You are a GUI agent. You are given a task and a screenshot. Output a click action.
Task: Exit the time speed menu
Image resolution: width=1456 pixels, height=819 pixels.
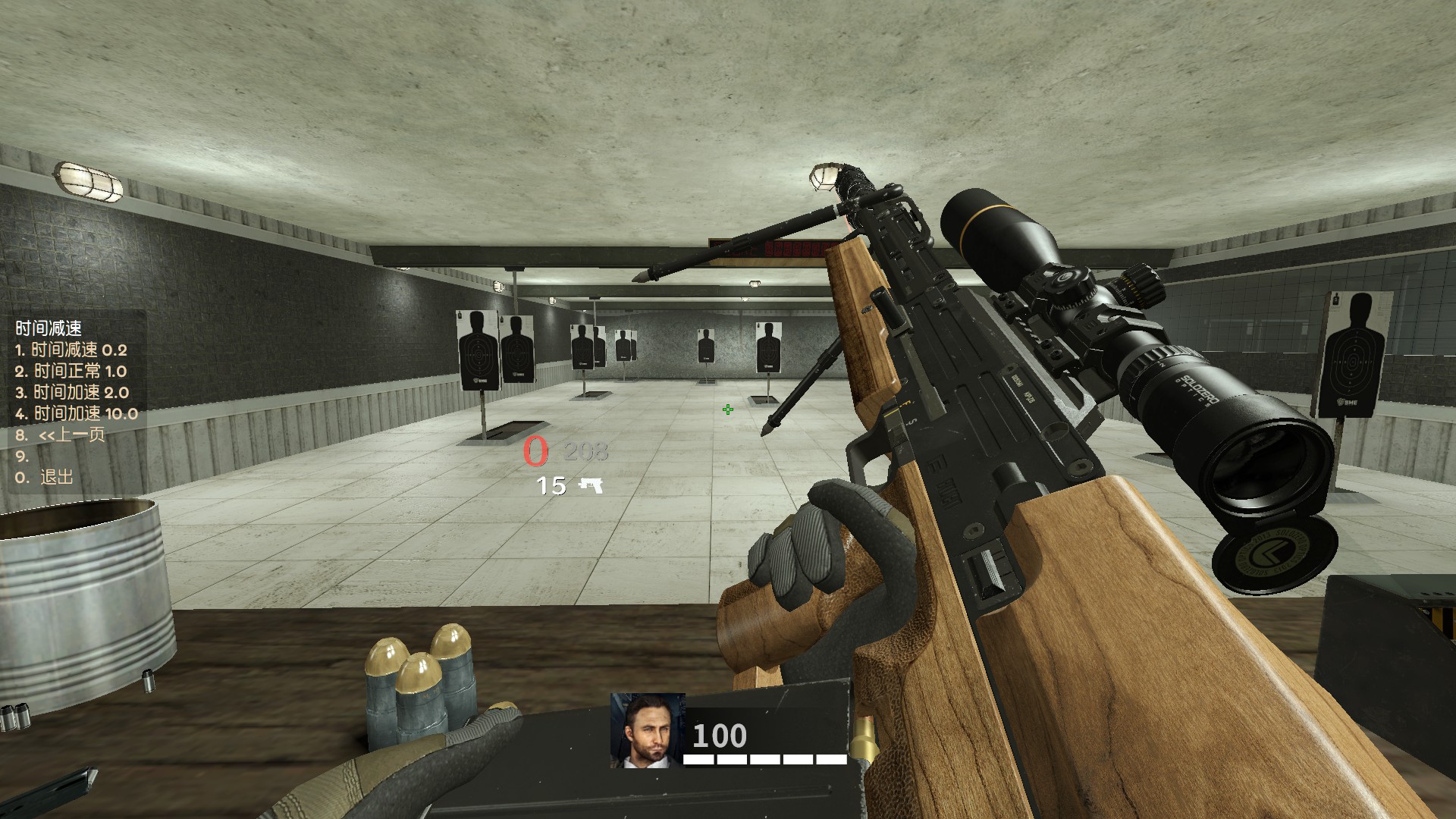pos(45,477)
